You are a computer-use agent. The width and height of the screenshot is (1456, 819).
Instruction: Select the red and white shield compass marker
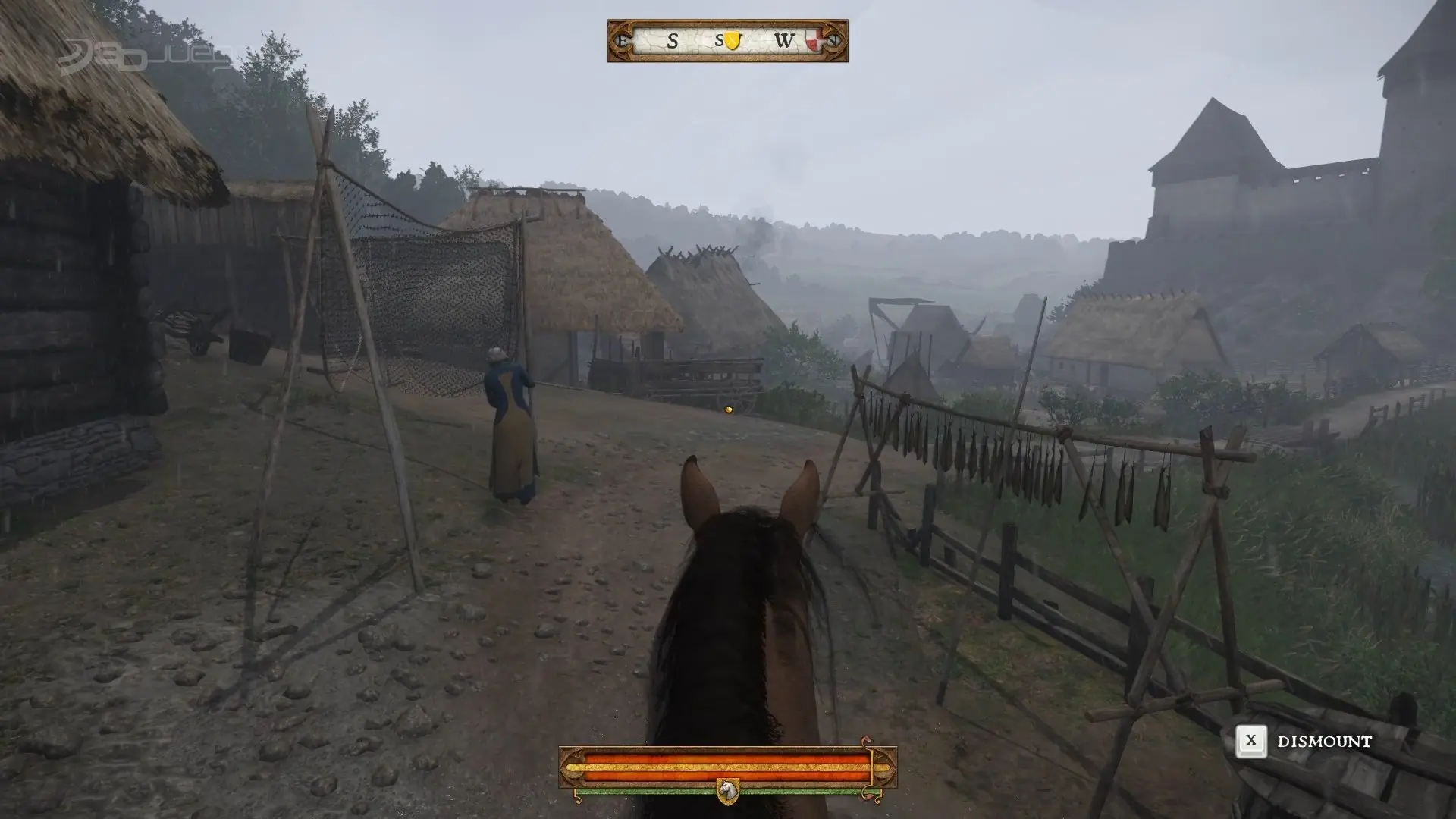pyautogui.click(x=814, y=41)
